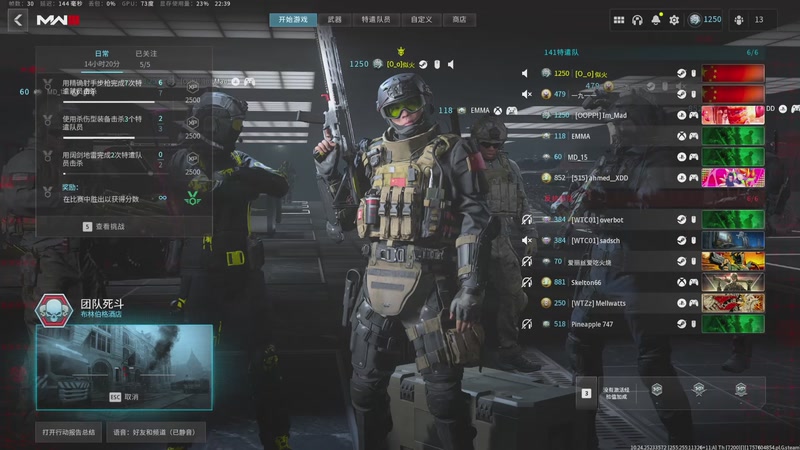The image size is (800, 450).
Task: Open the headset voice channel icon
Action: 638,20
